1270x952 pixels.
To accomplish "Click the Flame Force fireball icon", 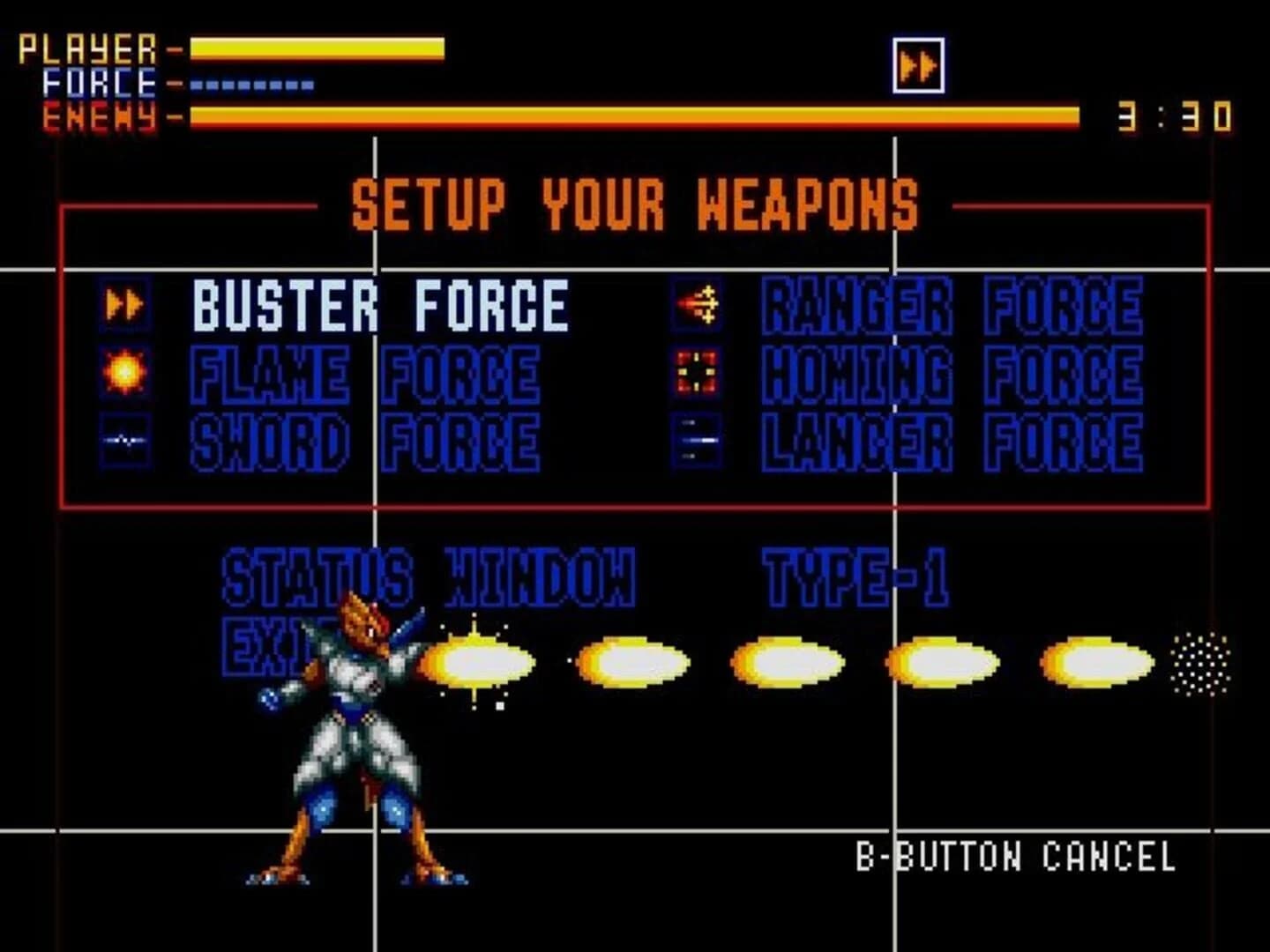I will pos(124,370).
